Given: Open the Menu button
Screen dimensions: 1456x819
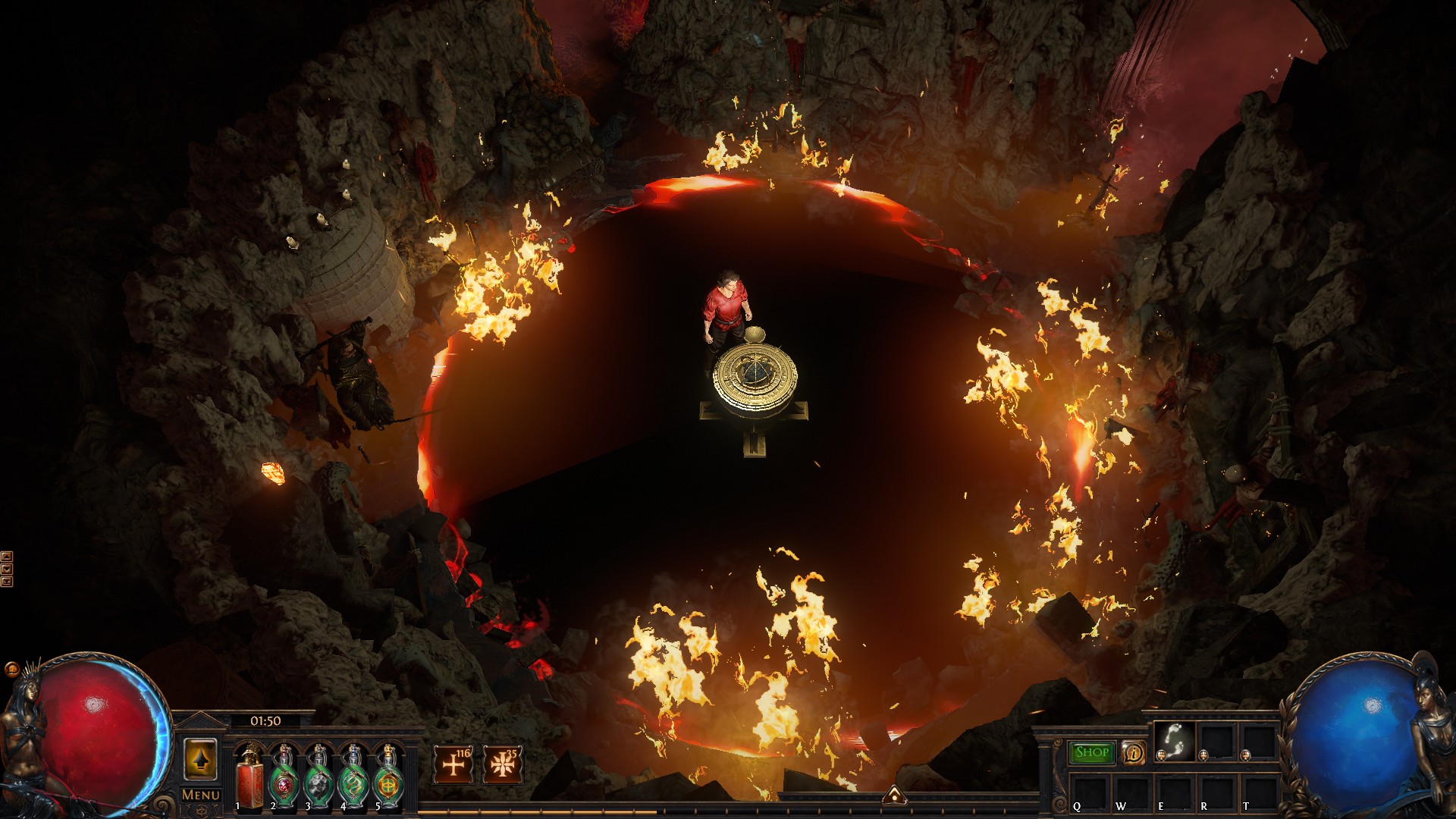Looking at the screenshot, I should click(x=201, y=795).
